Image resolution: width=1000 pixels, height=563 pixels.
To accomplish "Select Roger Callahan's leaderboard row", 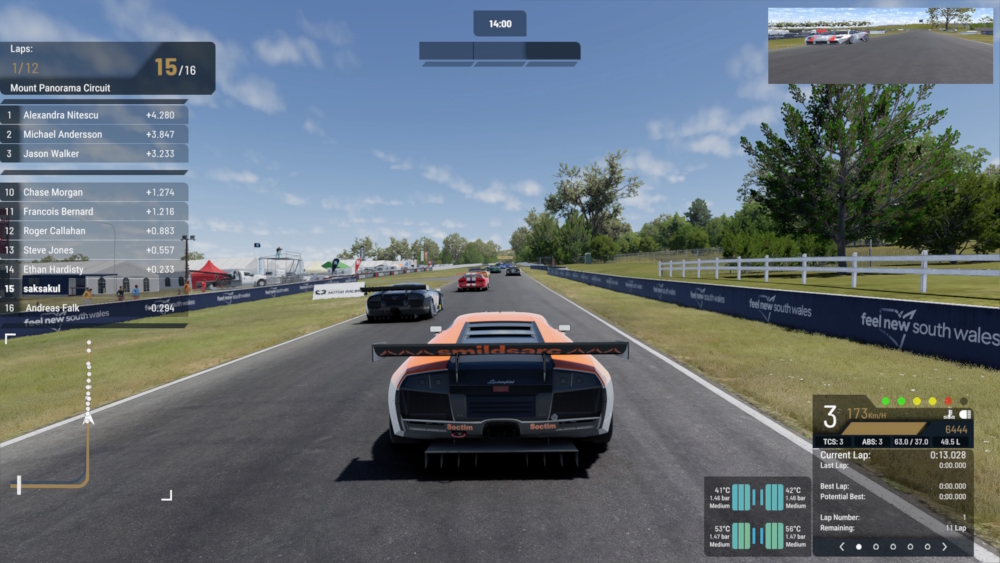I will tap(95, 231).
